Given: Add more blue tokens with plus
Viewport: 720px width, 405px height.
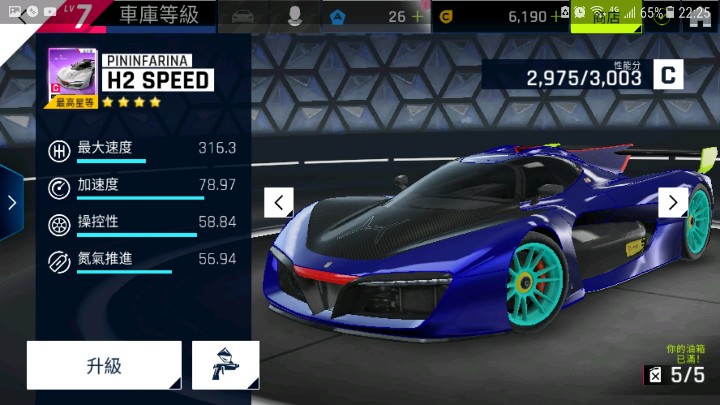Looking at the screenshot, I should coord(418,17).
